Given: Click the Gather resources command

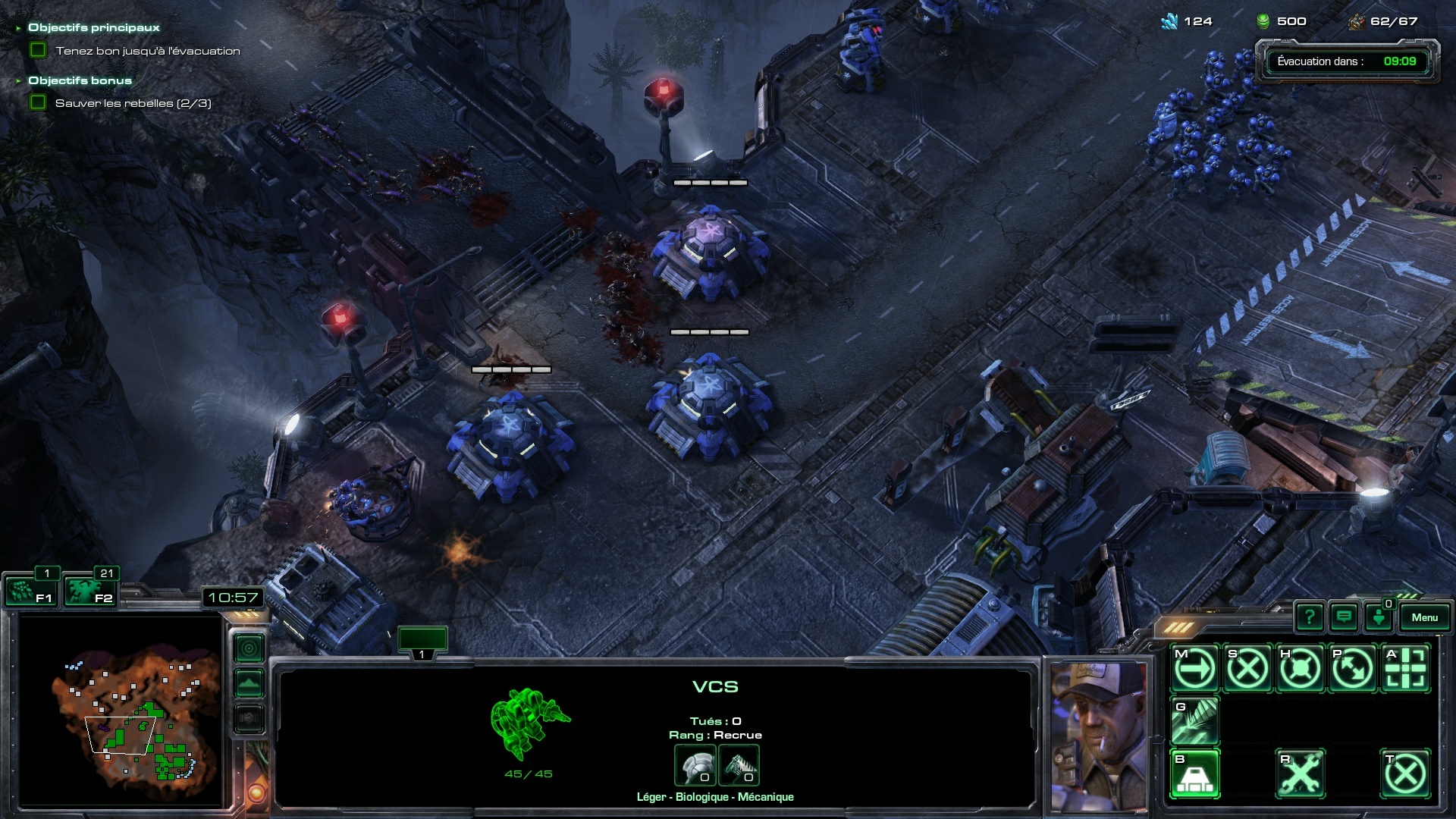Looking at the screenshot, I should coord(1195,721).
